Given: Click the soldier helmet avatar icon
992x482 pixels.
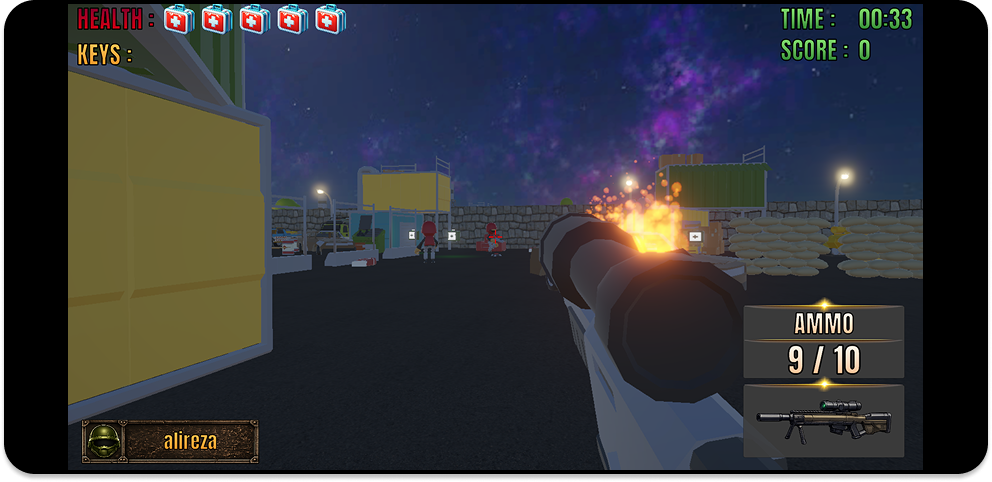Looking at the screenshot, I should click(101, 441).
